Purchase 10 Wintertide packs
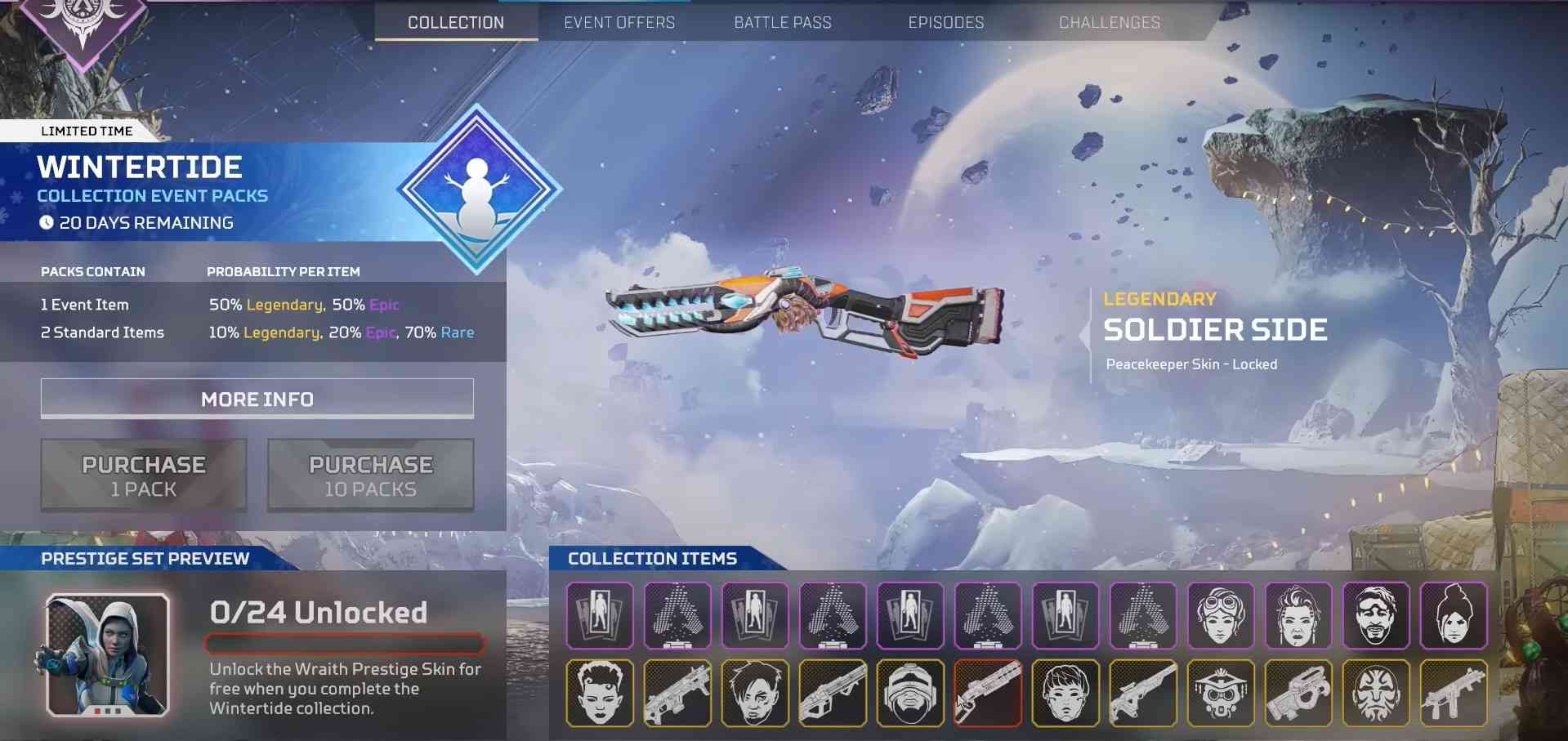Viewport: 1568px width, 741px height. pos(371,475)
